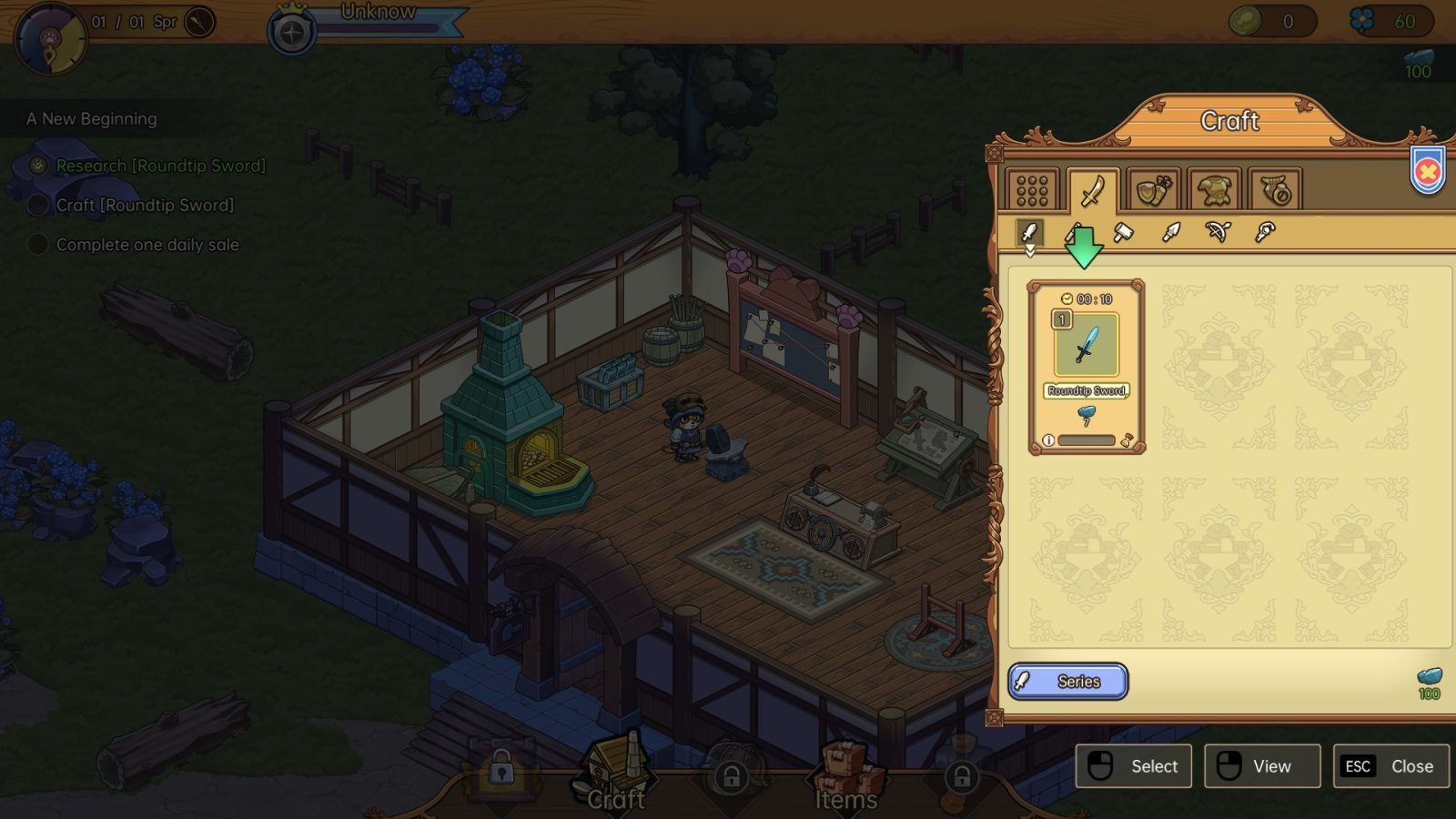
Task: Toggle the locked slot beside Items
Action: tap(733, 778)
